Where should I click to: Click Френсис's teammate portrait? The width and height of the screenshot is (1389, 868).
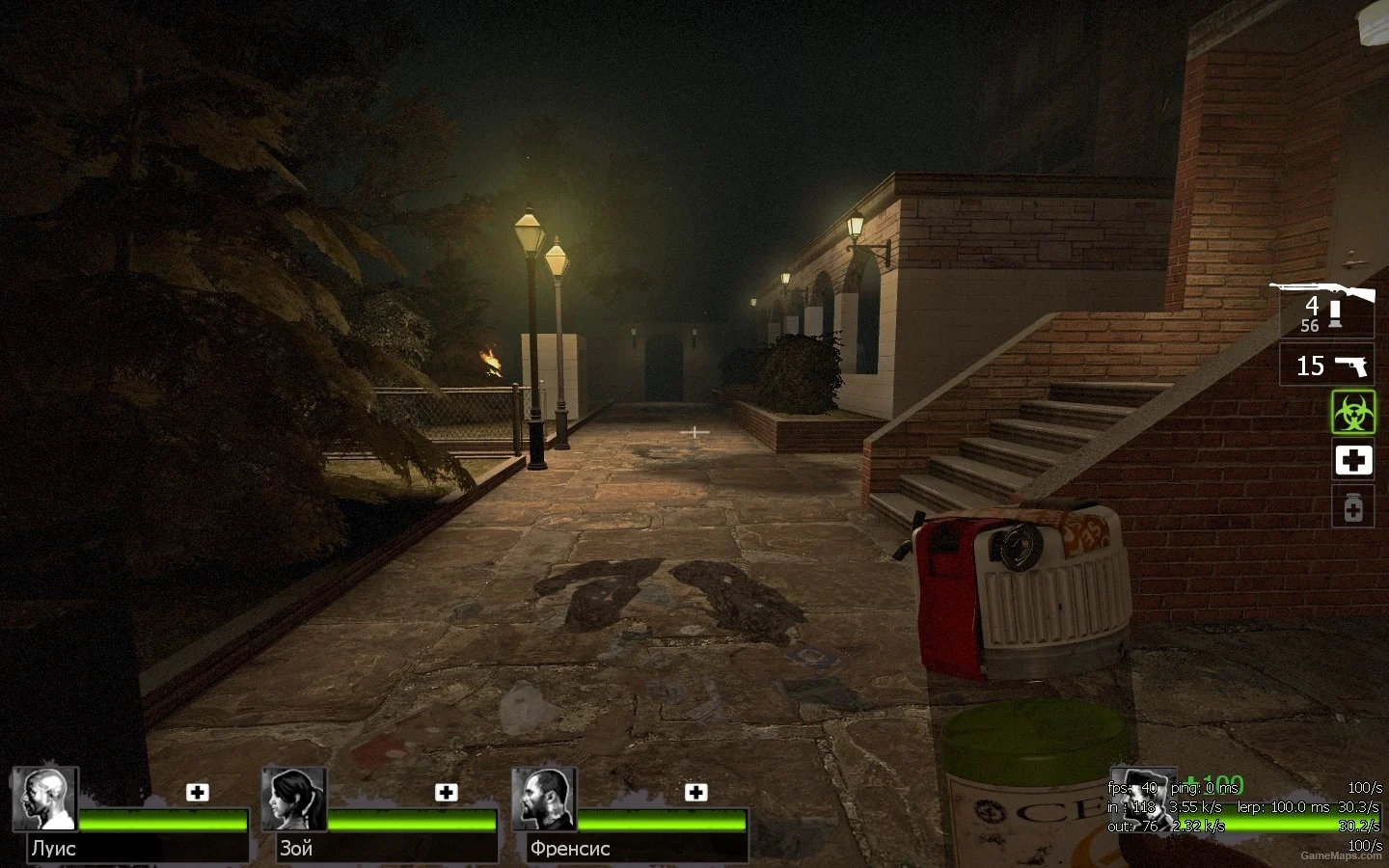tap(543, 799)
